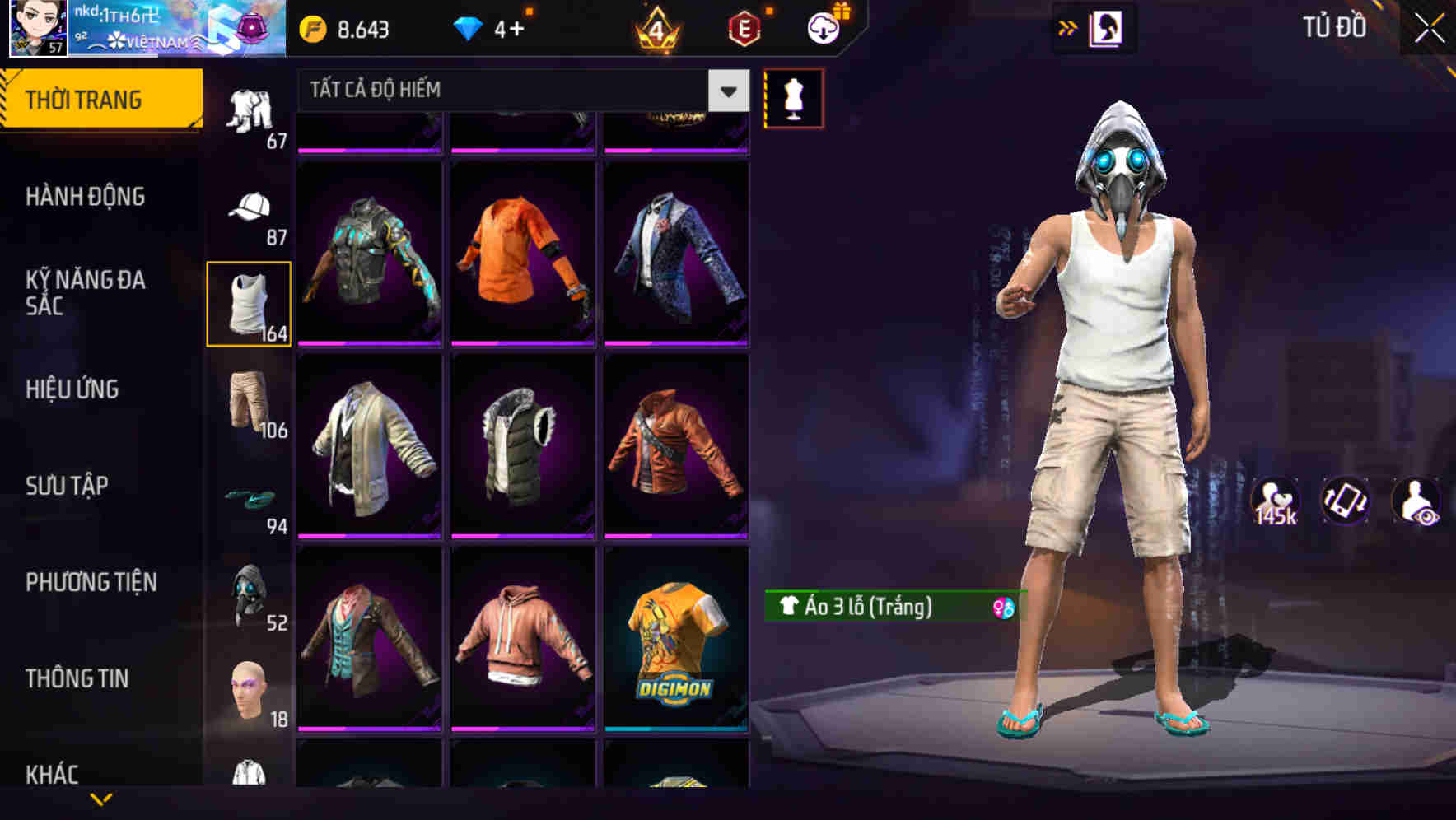Open the mannequin outfit preset icon
1456x820 pixels.
795,98
